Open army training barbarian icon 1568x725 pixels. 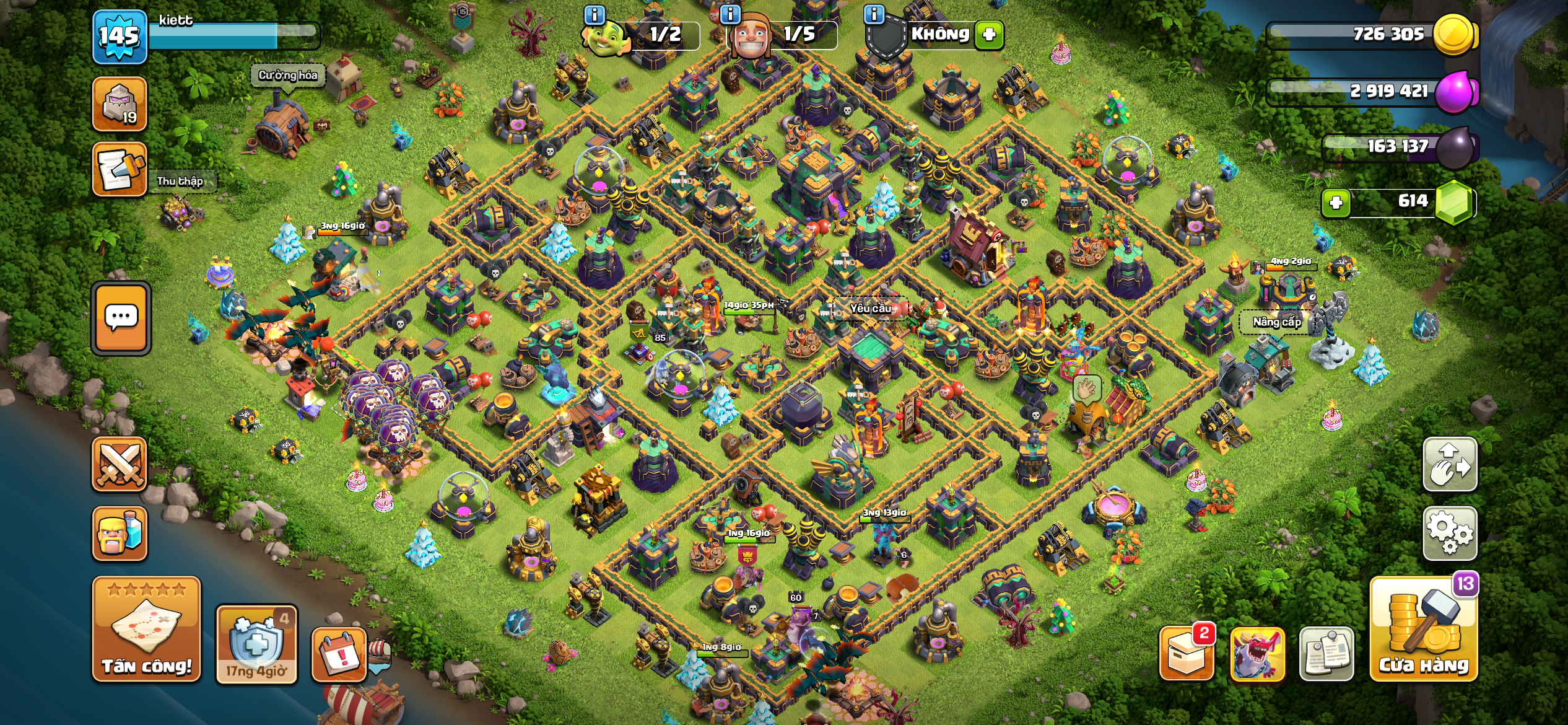point(120,534)
